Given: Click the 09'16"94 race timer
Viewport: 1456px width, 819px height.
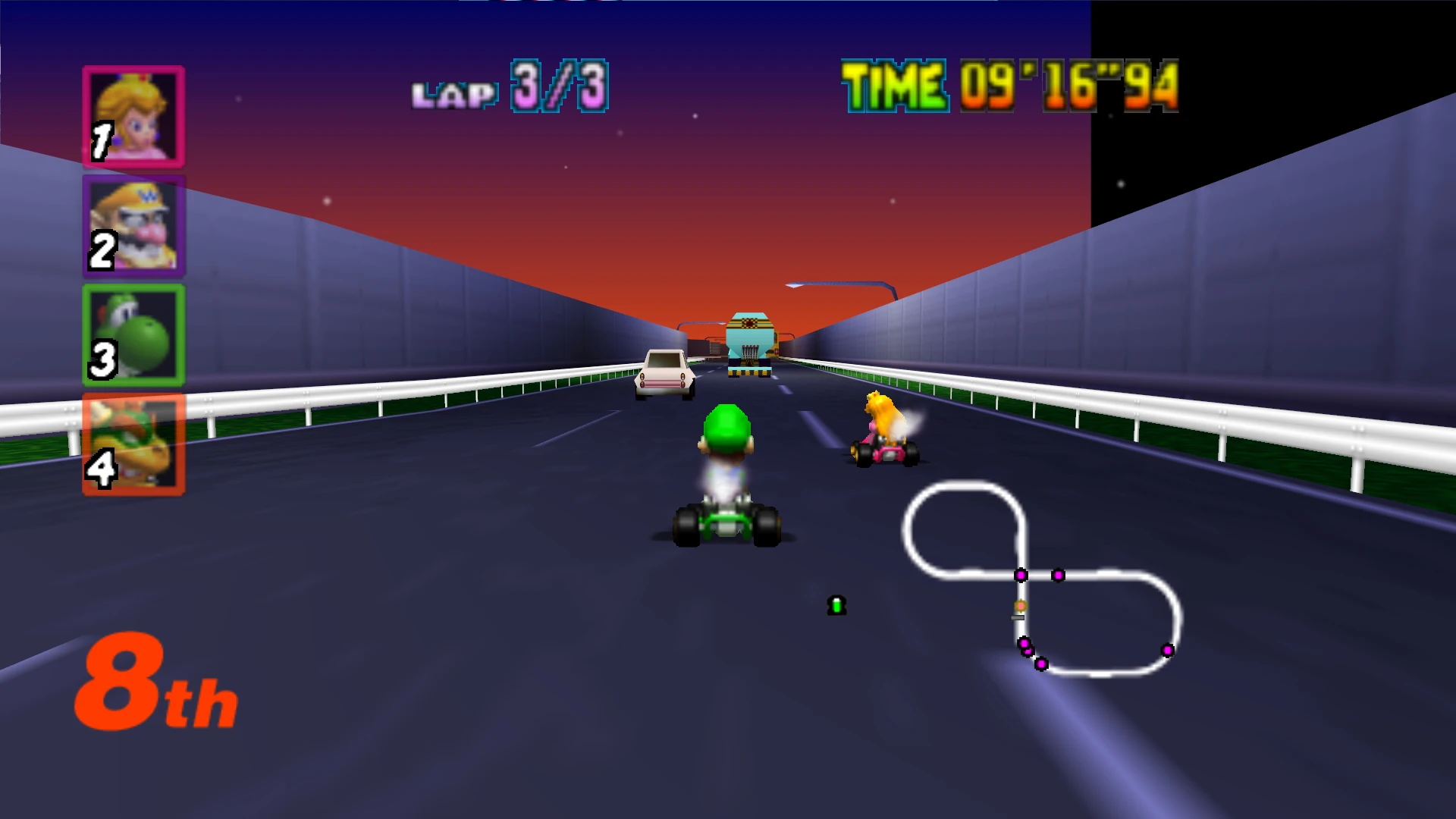Looking at the screenshot, I should 1062,89.
